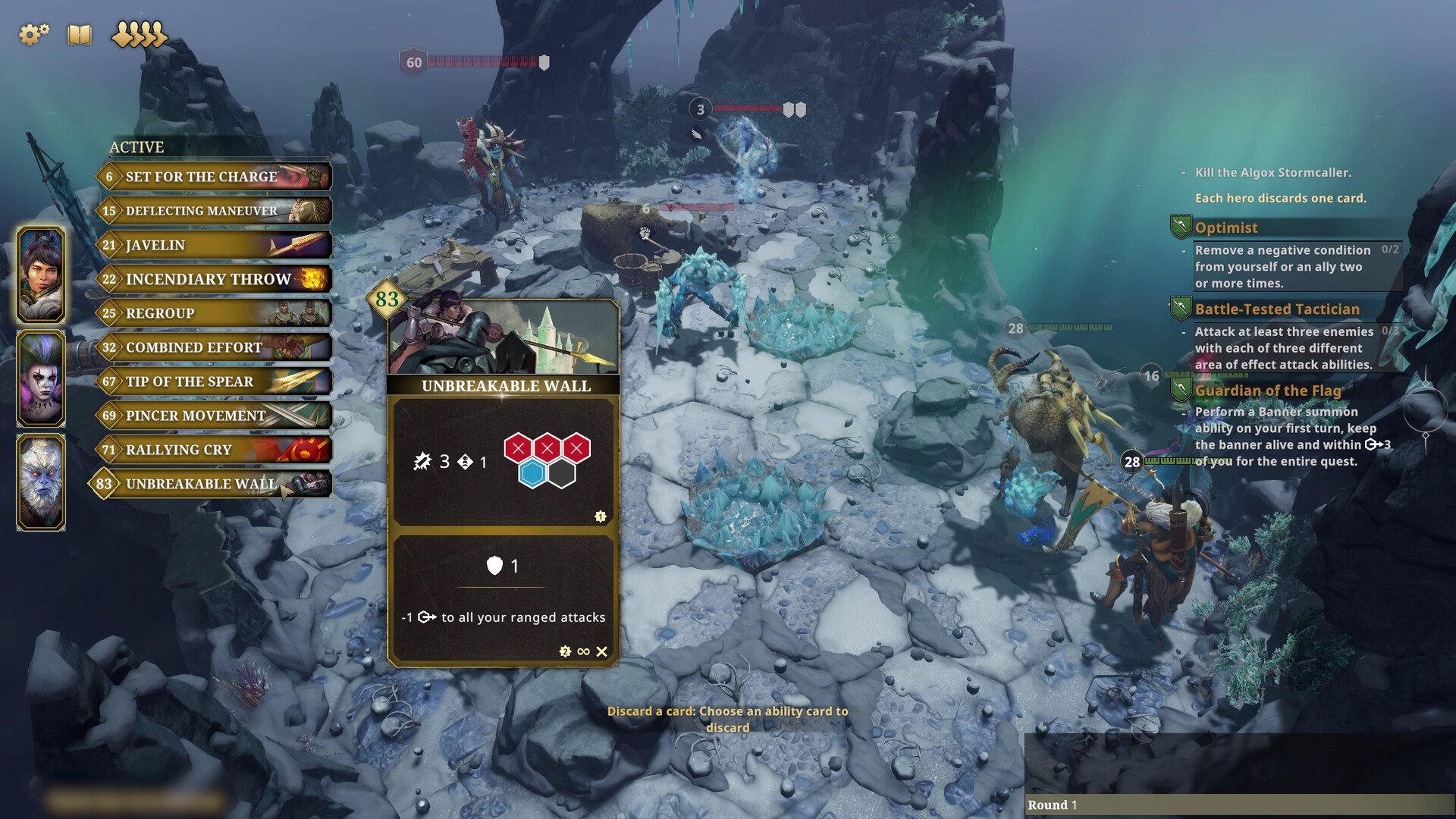Screen dimensions: 1456x819
Task: Click the party members icon
Action: (x=139, y=34)
